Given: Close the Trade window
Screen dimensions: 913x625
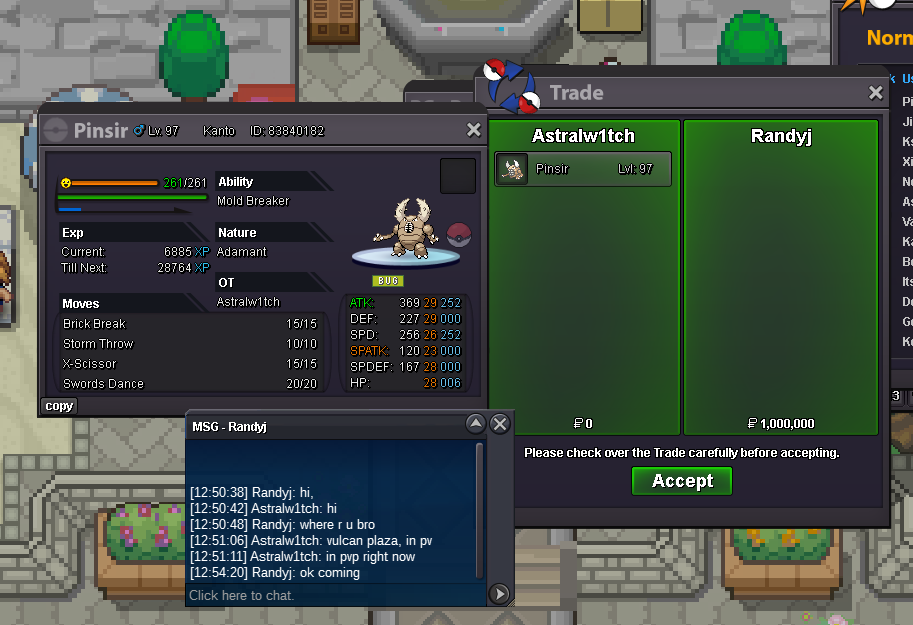Looking at the screenshot, I should tap(876, 93).
